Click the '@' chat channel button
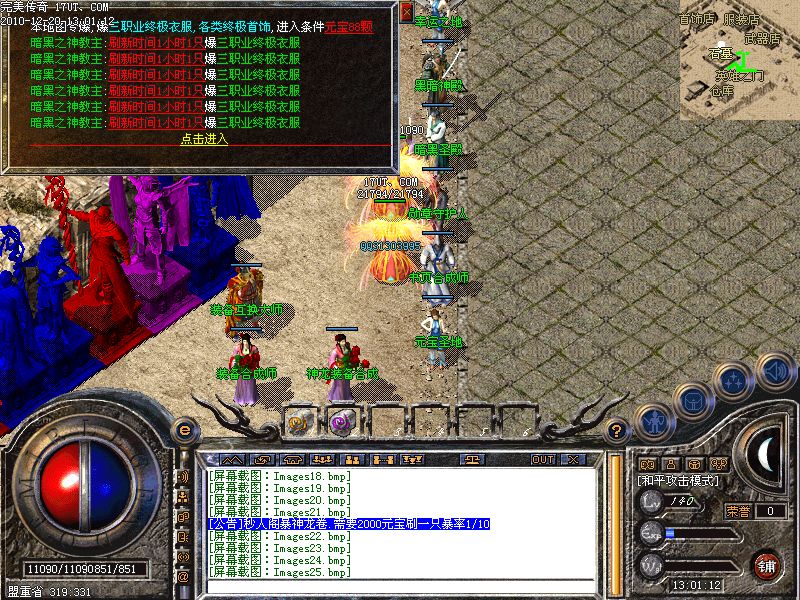Image resolution: width=800 pixels, height=600 pixels. coord(183,576)
